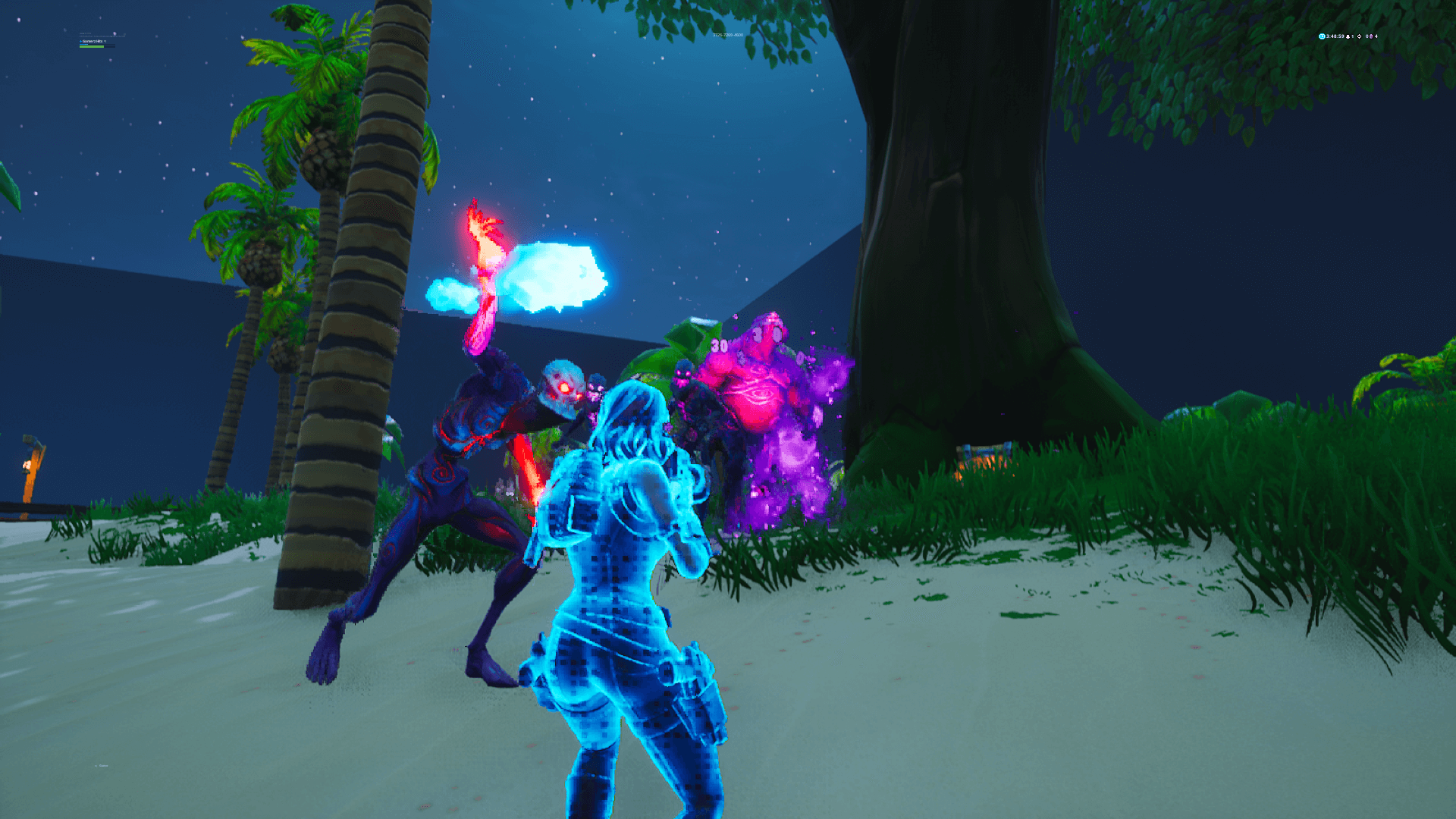The image size is (1456, 819).
Task: Select the player count icon showing 1
Action: tap(1348, 36)
